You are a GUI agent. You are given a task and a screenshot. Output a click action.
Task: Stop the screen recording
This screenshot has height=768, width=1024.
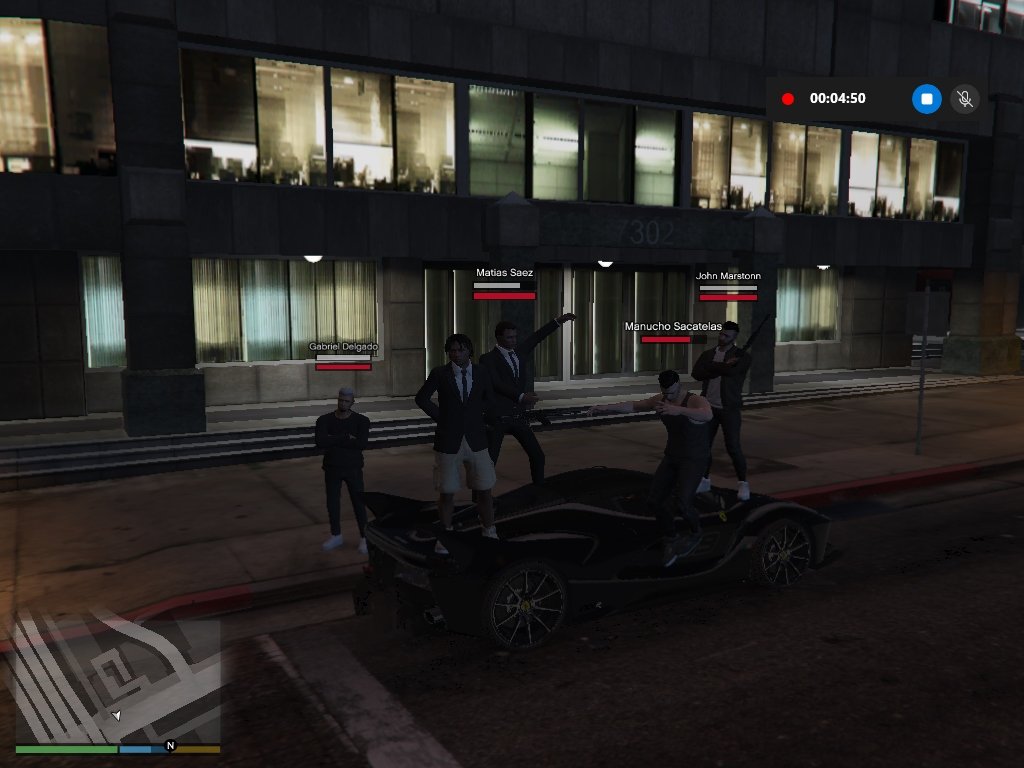click(927, 99)
